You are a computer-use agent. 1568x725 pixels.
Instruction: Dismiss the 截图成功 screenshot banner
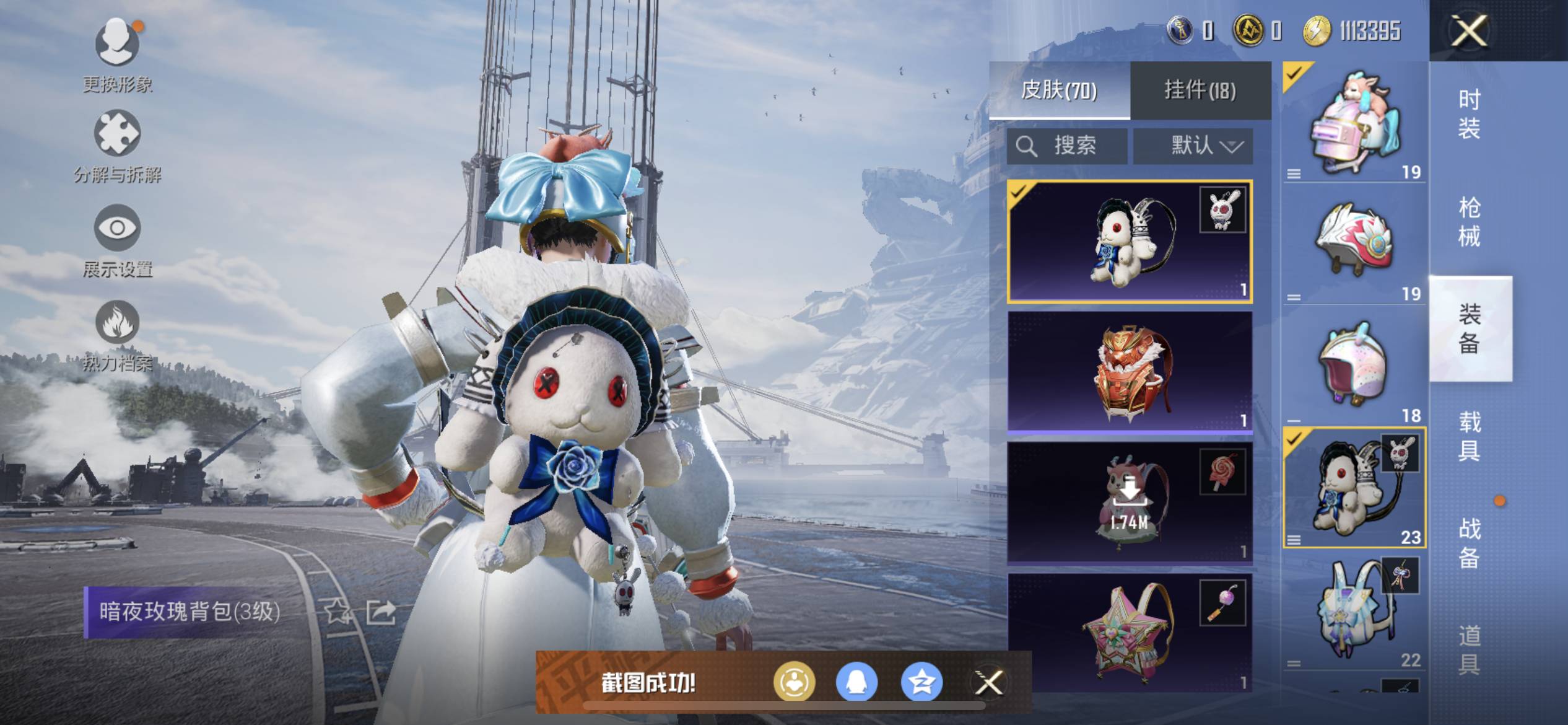(989, 683)
